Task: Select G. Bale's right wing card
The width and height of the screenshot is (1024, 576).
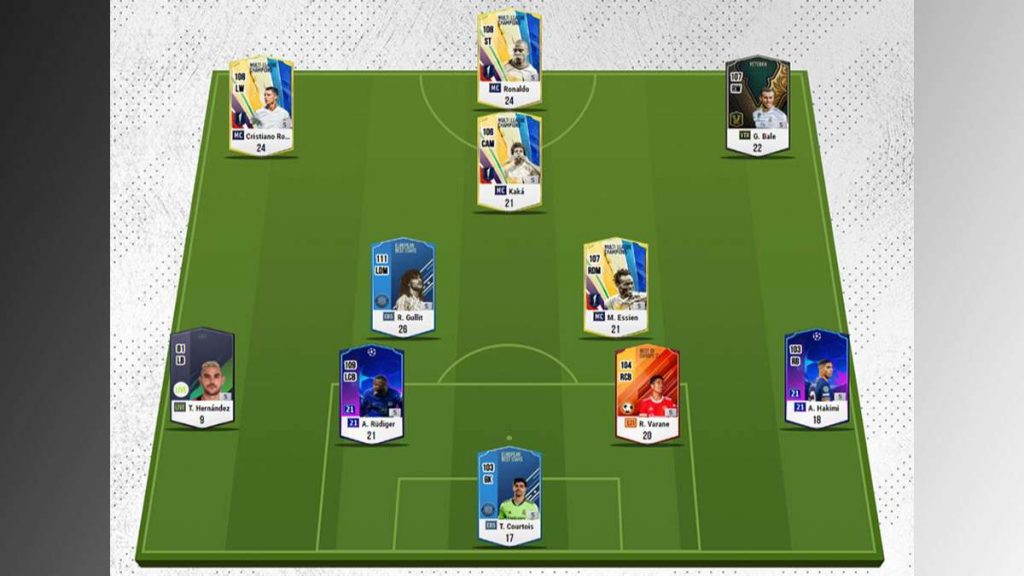Action: (757, 104)
